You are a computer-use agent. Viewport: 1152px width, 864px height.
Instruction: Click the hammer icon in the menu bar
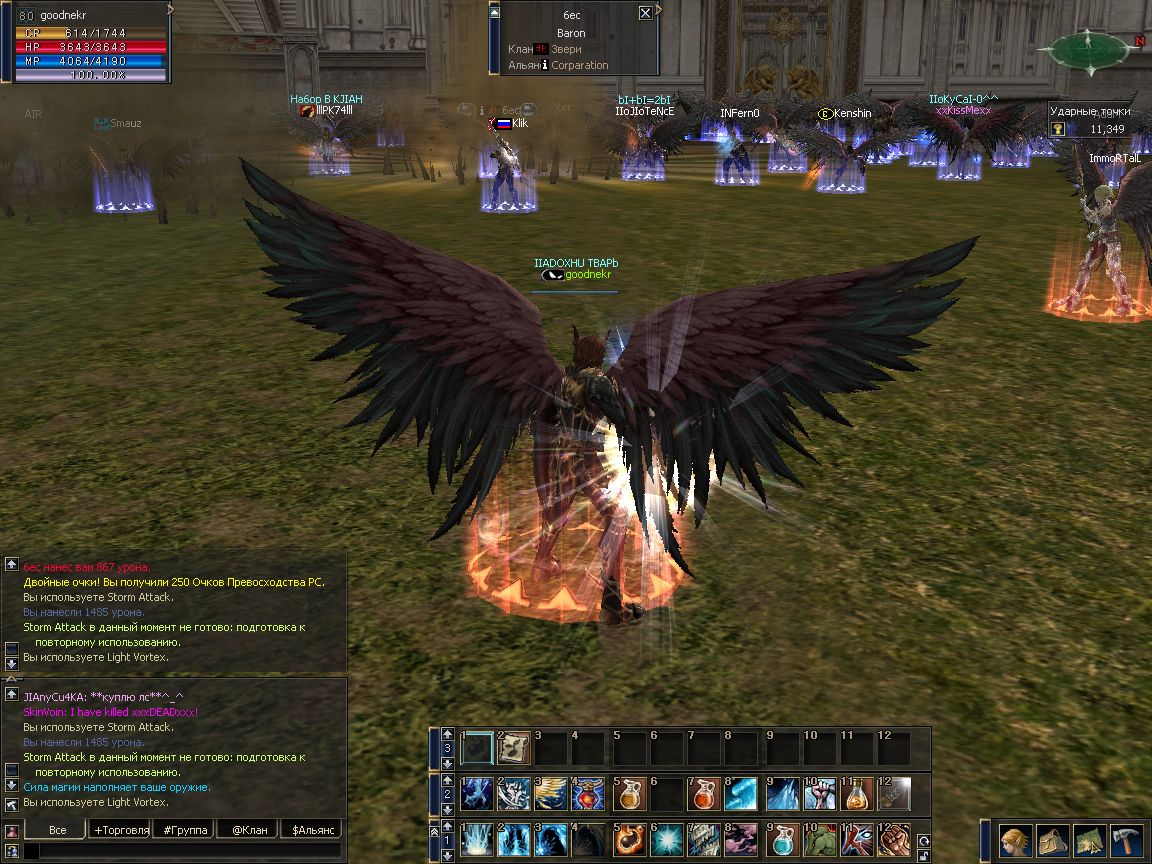point(1126,838)
